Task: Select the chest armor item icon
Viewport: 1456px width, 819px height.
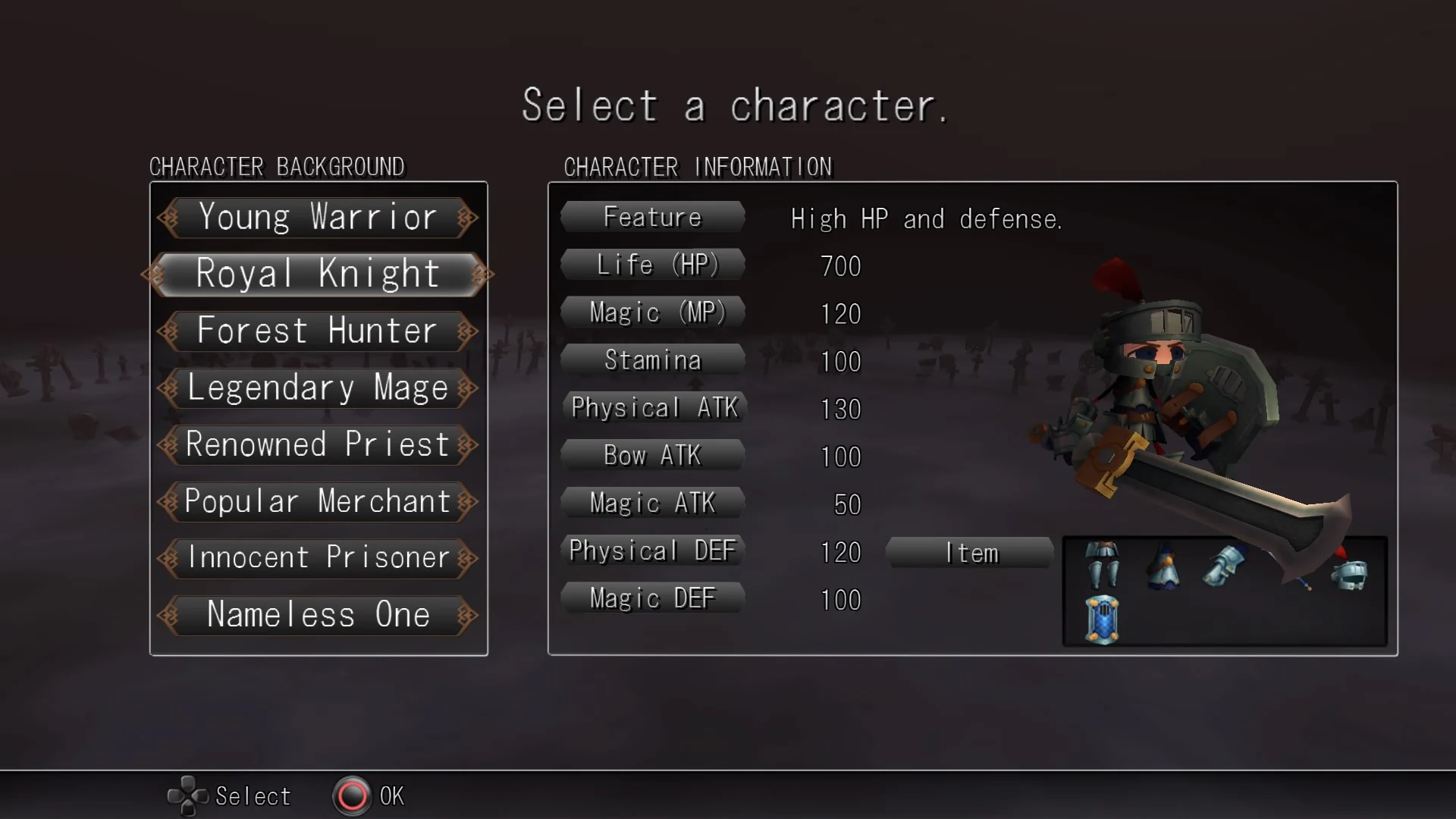Action: pos(1164,565)
